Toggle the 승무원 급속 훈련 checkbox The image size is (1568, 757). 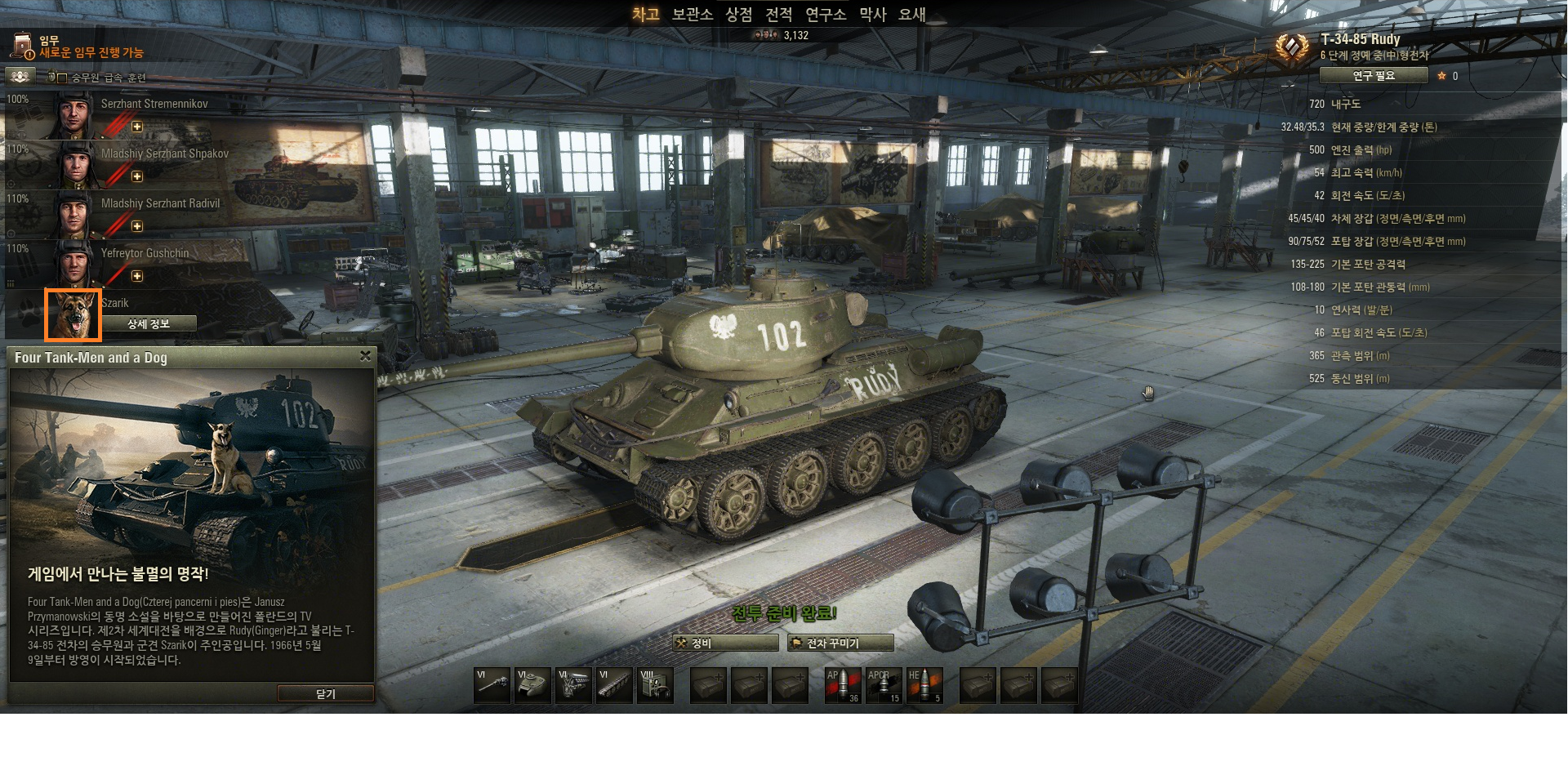click(62, 78)
